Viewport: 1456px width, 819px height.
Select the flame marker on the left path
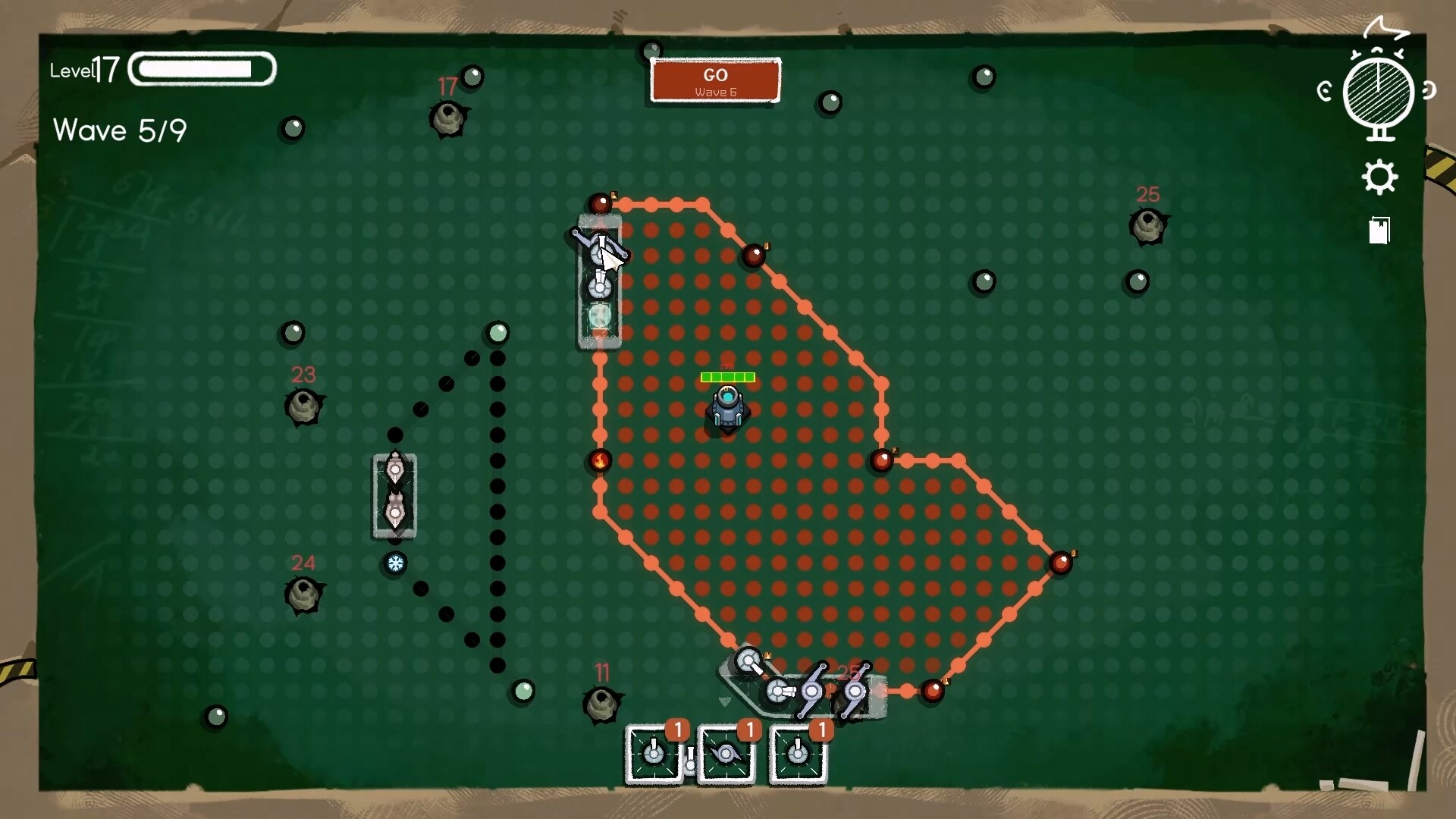coord(599,460)
